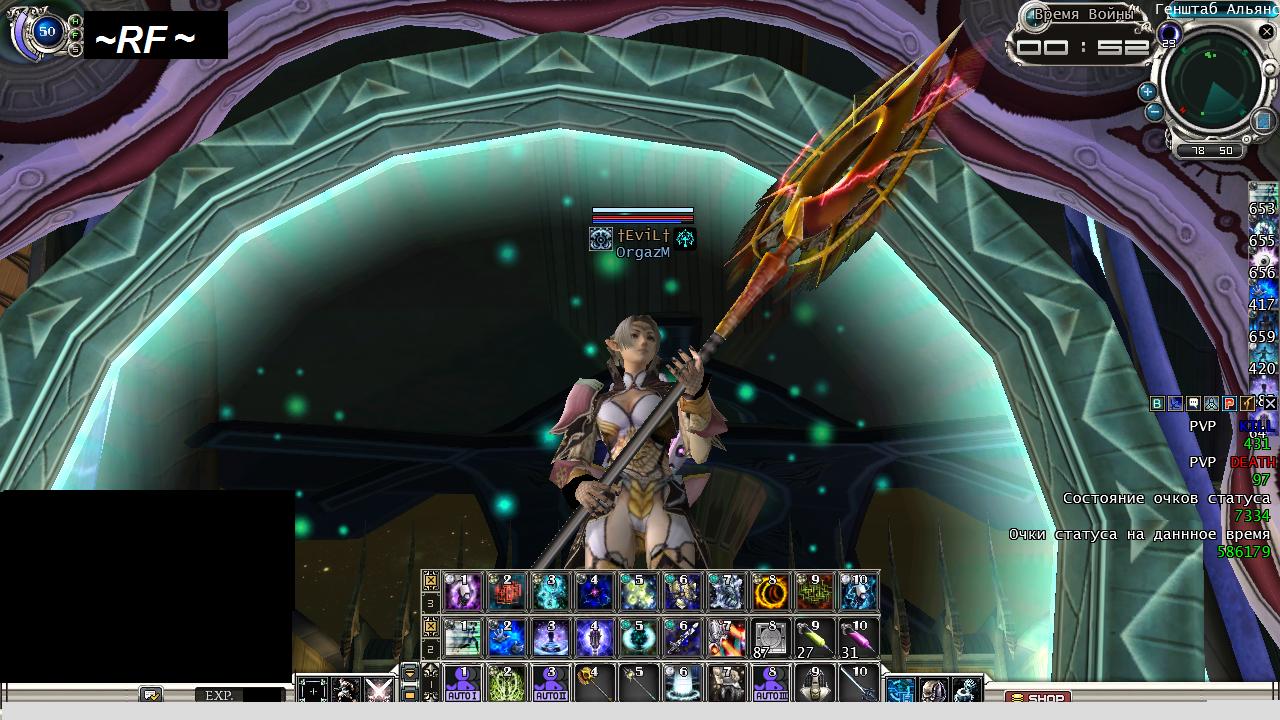Activate the AUTO III hotbar slot
This screenshot has height=720, width=1280.
(771, 684)
